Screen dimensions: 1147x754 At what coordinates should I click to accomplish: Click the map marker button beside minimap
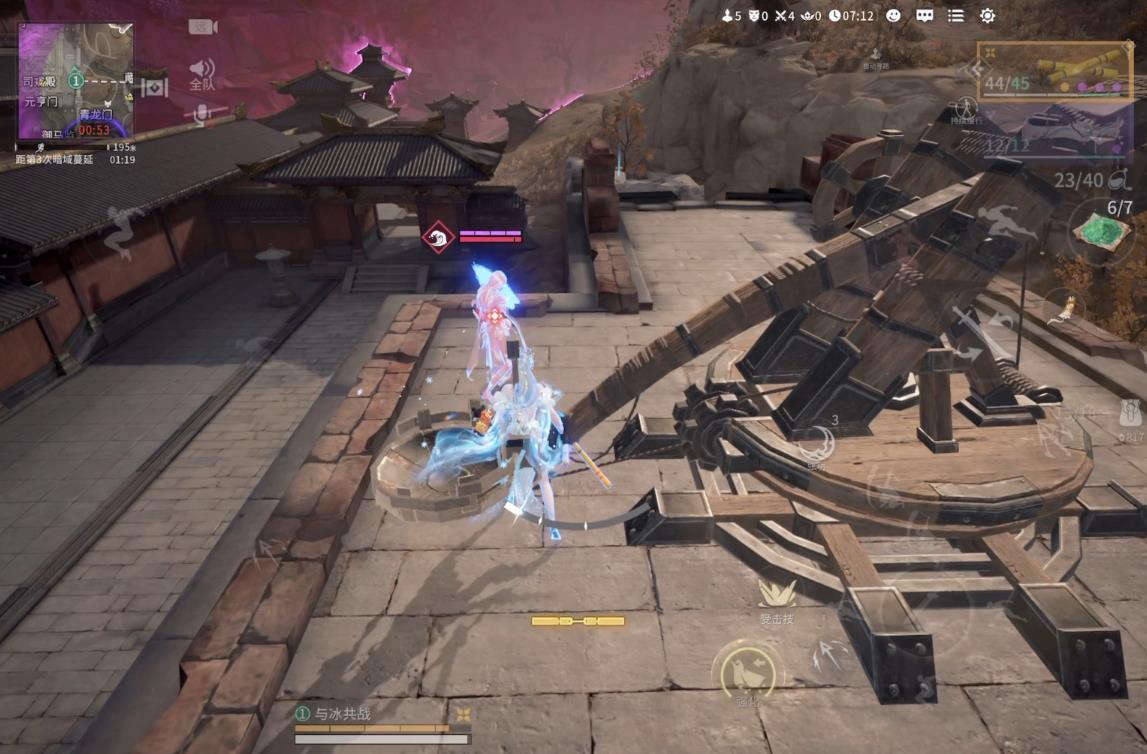click(x=154, y=88)
